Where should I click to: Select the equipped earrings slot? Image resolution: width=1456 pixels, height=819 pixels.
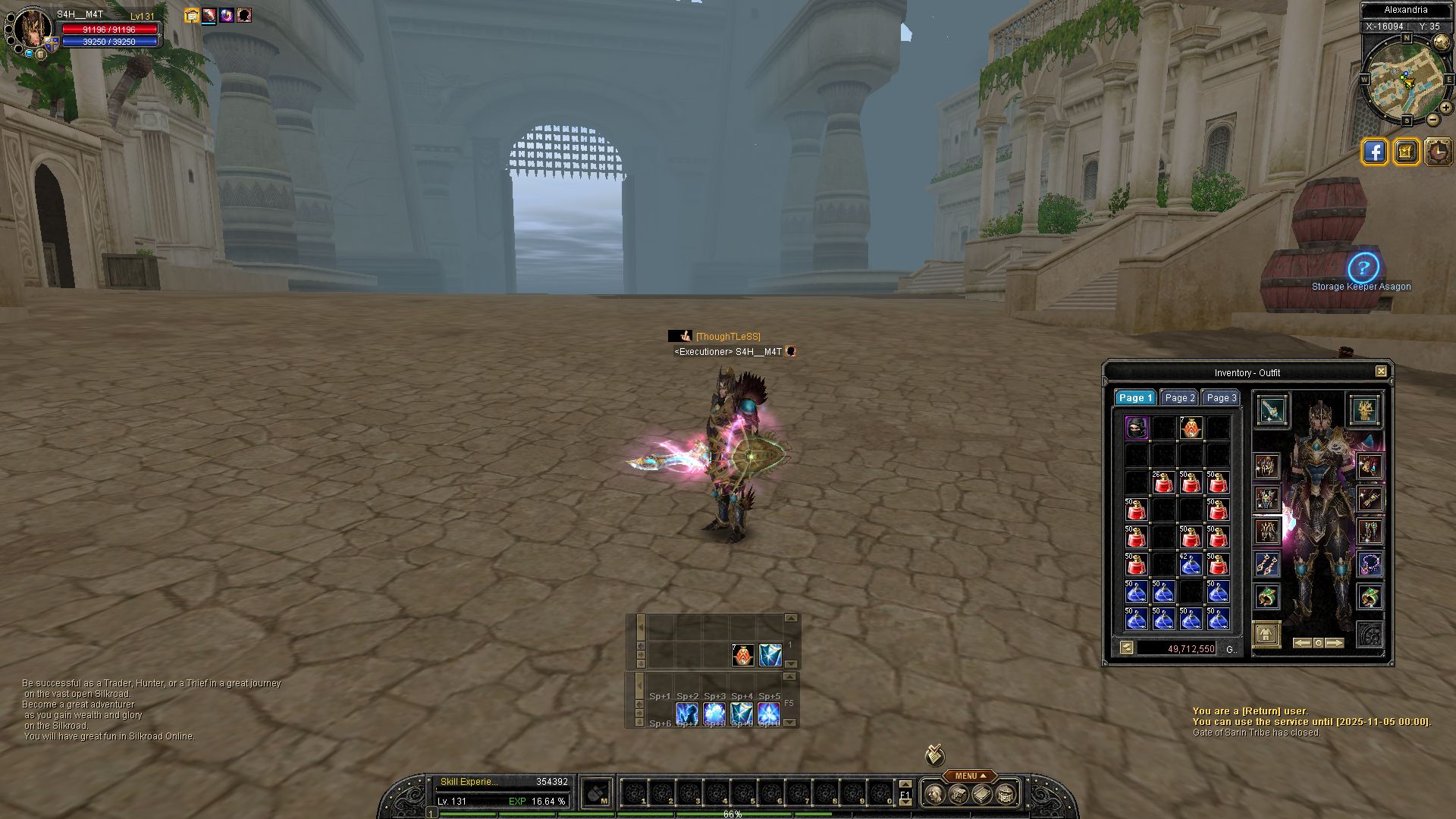click(x=1266, y=564)
